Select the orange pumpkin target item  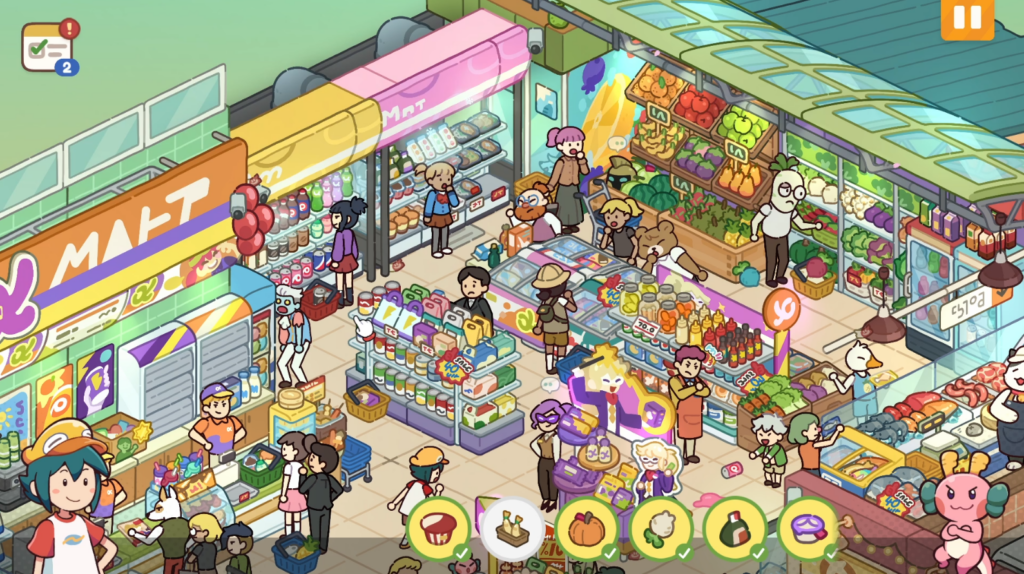point(586,528)
